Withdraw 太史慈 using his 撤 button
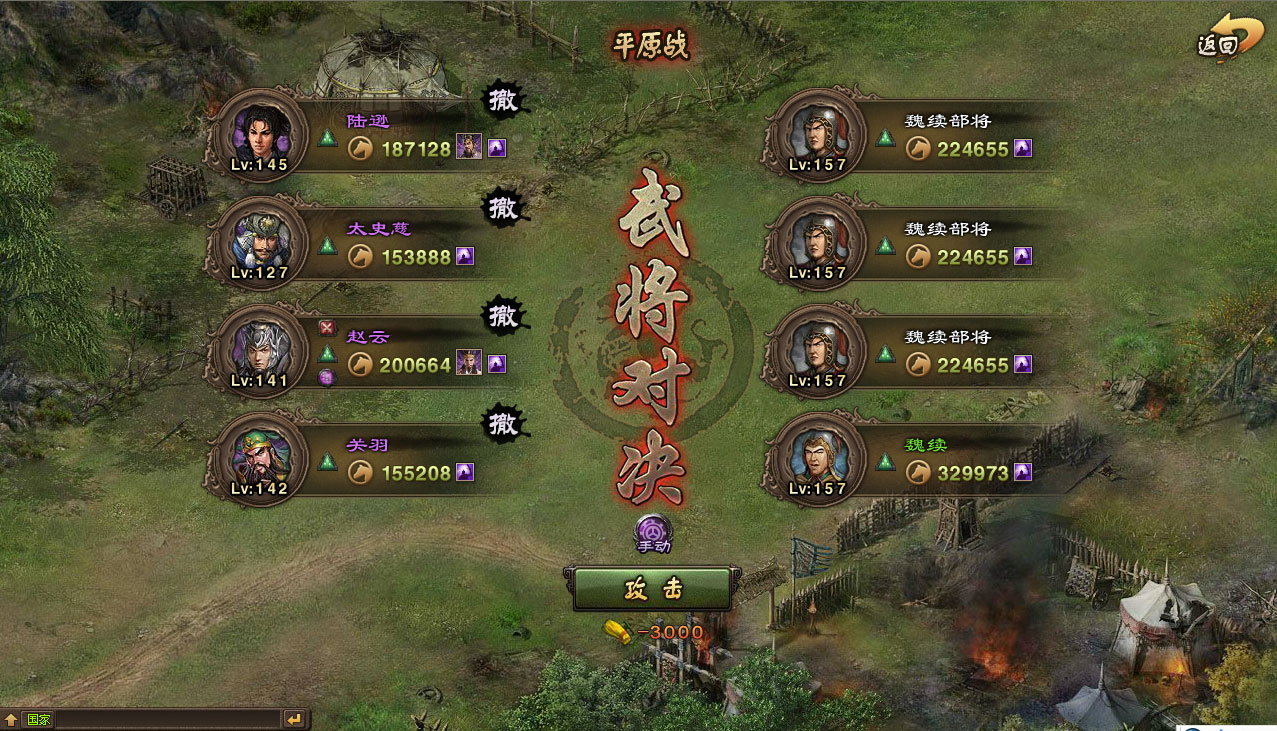This screenshot has width=1277, height=731. point(504,208)
